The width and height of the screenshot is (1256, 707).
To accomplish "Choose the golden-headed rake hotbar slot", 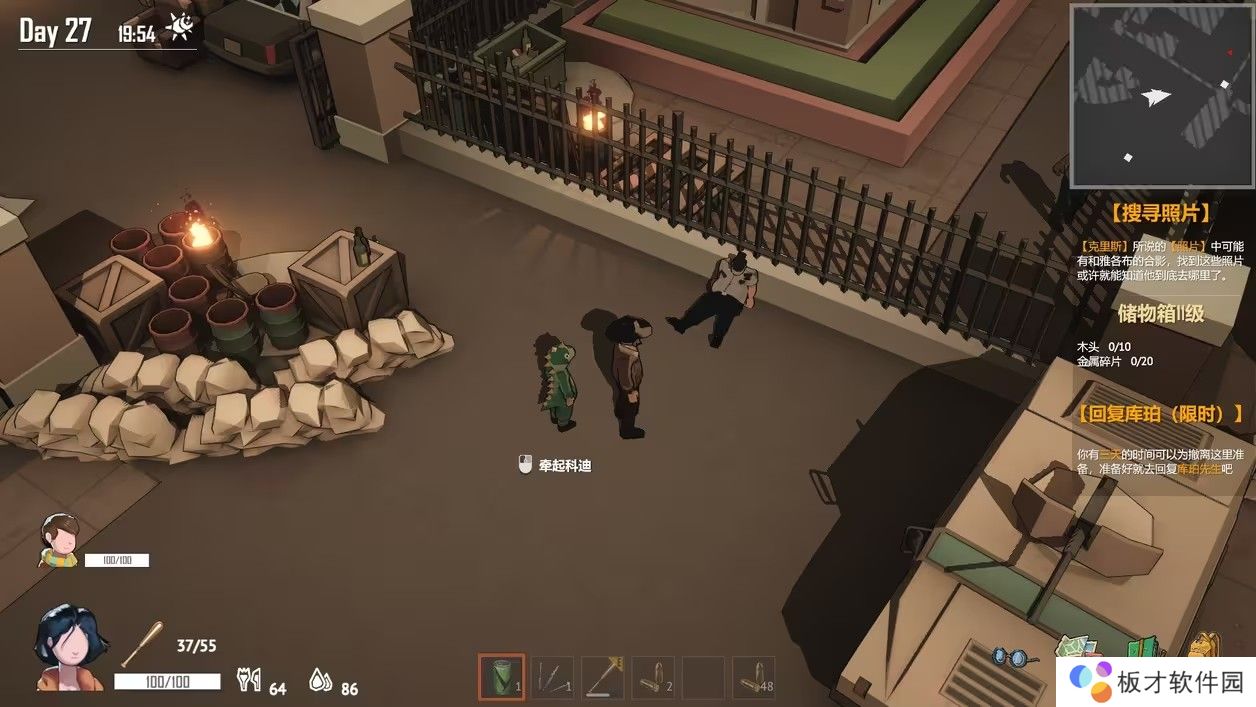I will pyautogui.click(x=603, y=677).
